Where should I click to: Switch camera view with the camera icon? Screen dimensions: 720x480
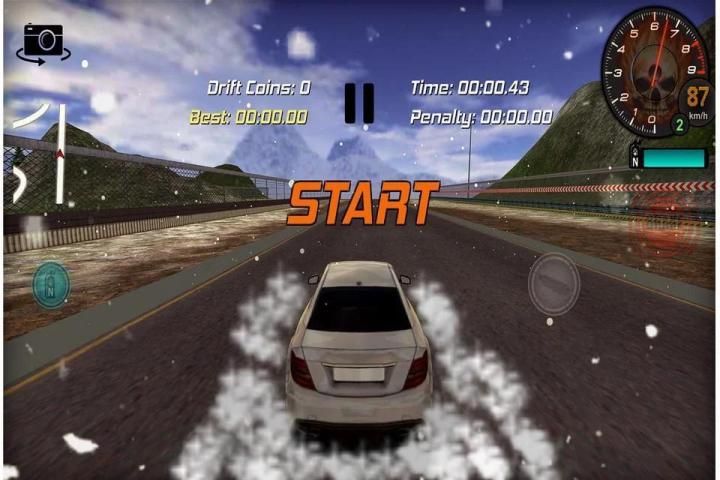coord(43,41)
